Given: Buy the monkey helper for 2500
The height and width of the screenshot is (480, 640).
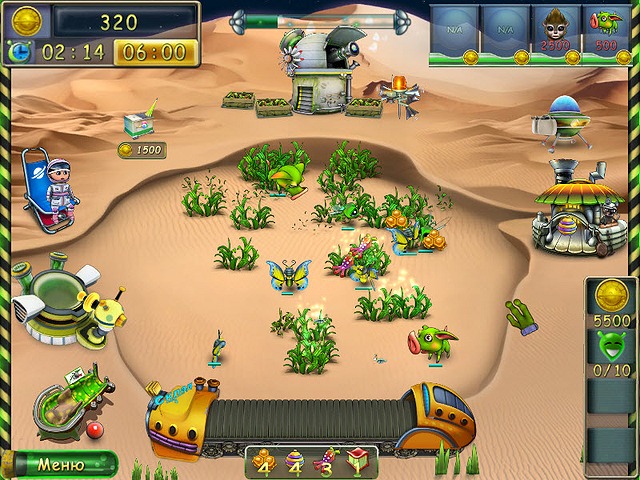Looking at the screenshot, I should [x=556, y=30].
